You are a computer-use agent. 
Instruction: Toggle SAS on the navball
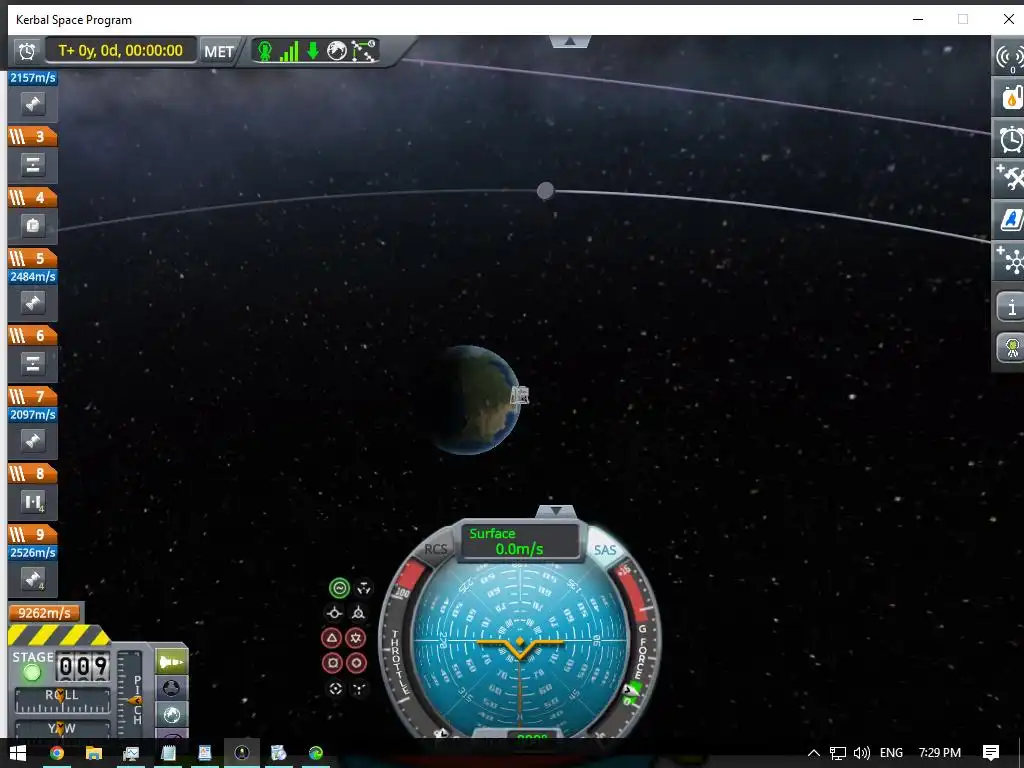click(605, 550)
